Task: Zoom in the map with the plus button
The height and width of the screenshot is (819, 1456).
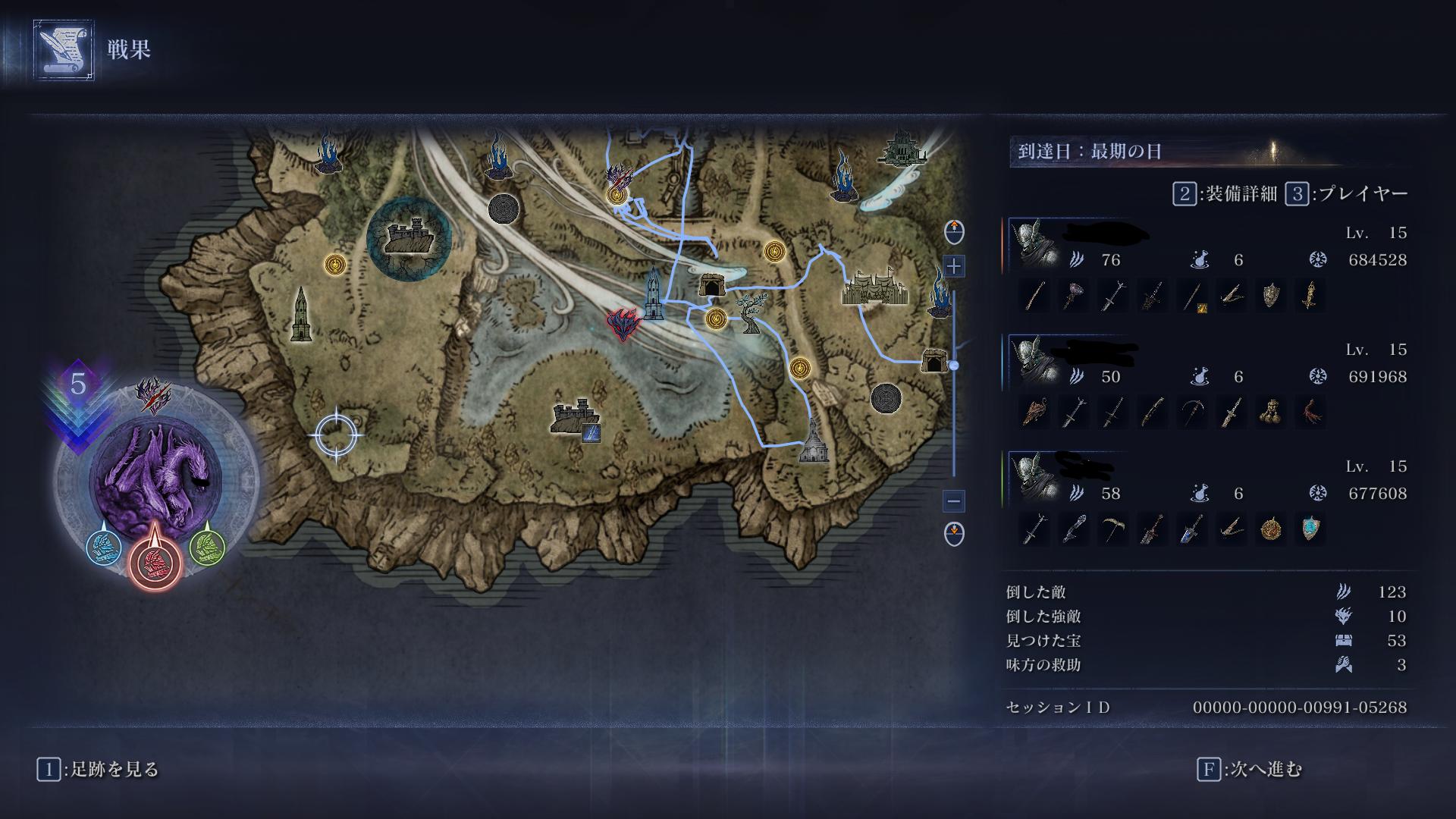Action: (954, 266)
